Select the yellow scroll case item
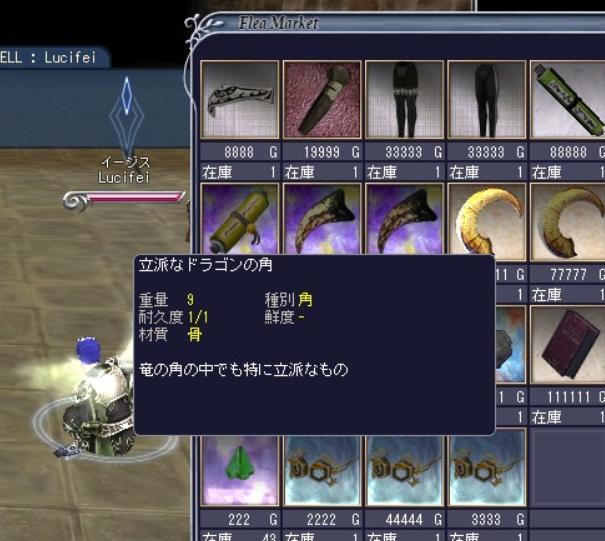 click(240, 222)
